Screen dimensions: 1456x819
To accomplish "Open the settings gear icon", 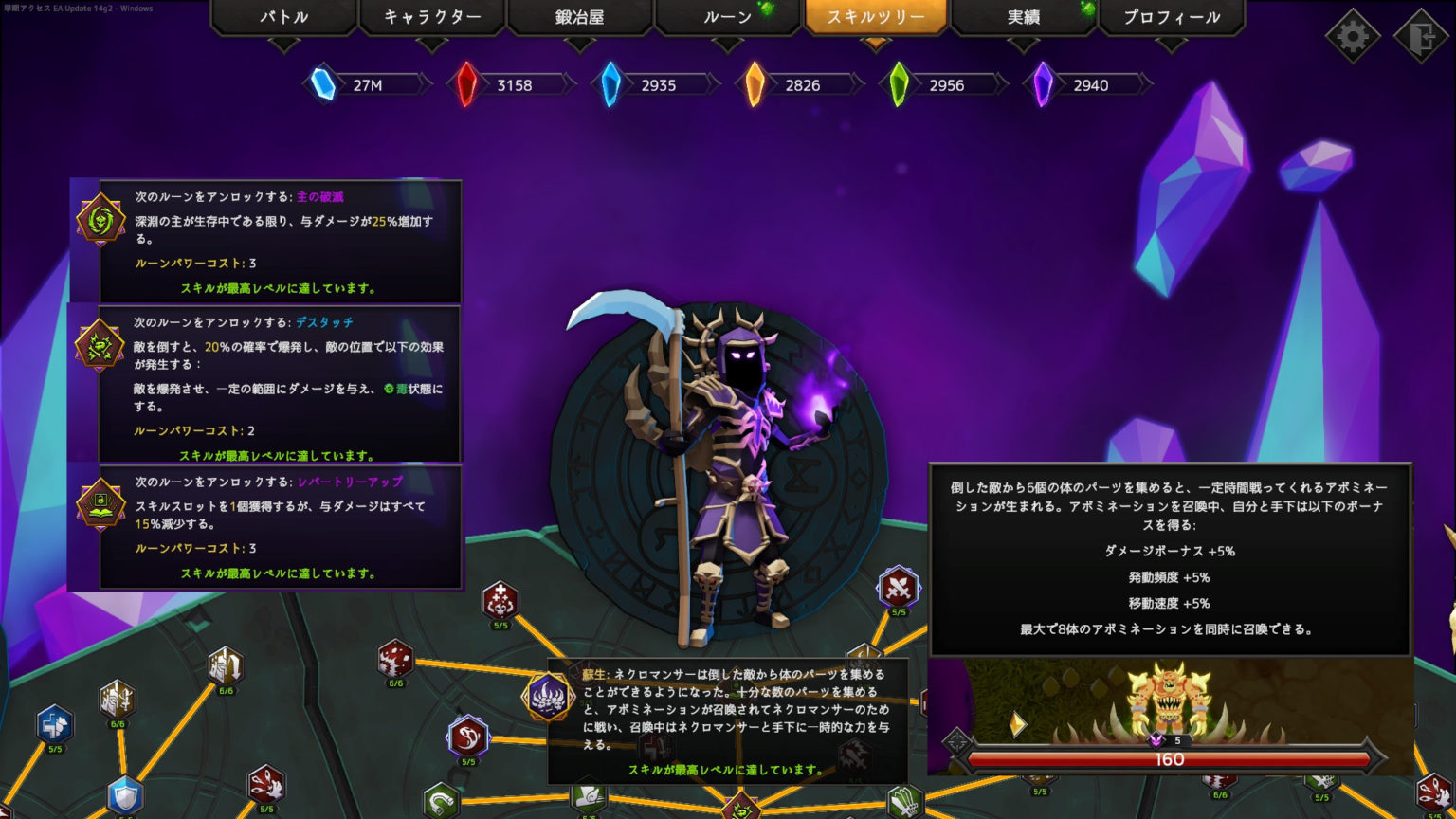I will (1354, 35).
